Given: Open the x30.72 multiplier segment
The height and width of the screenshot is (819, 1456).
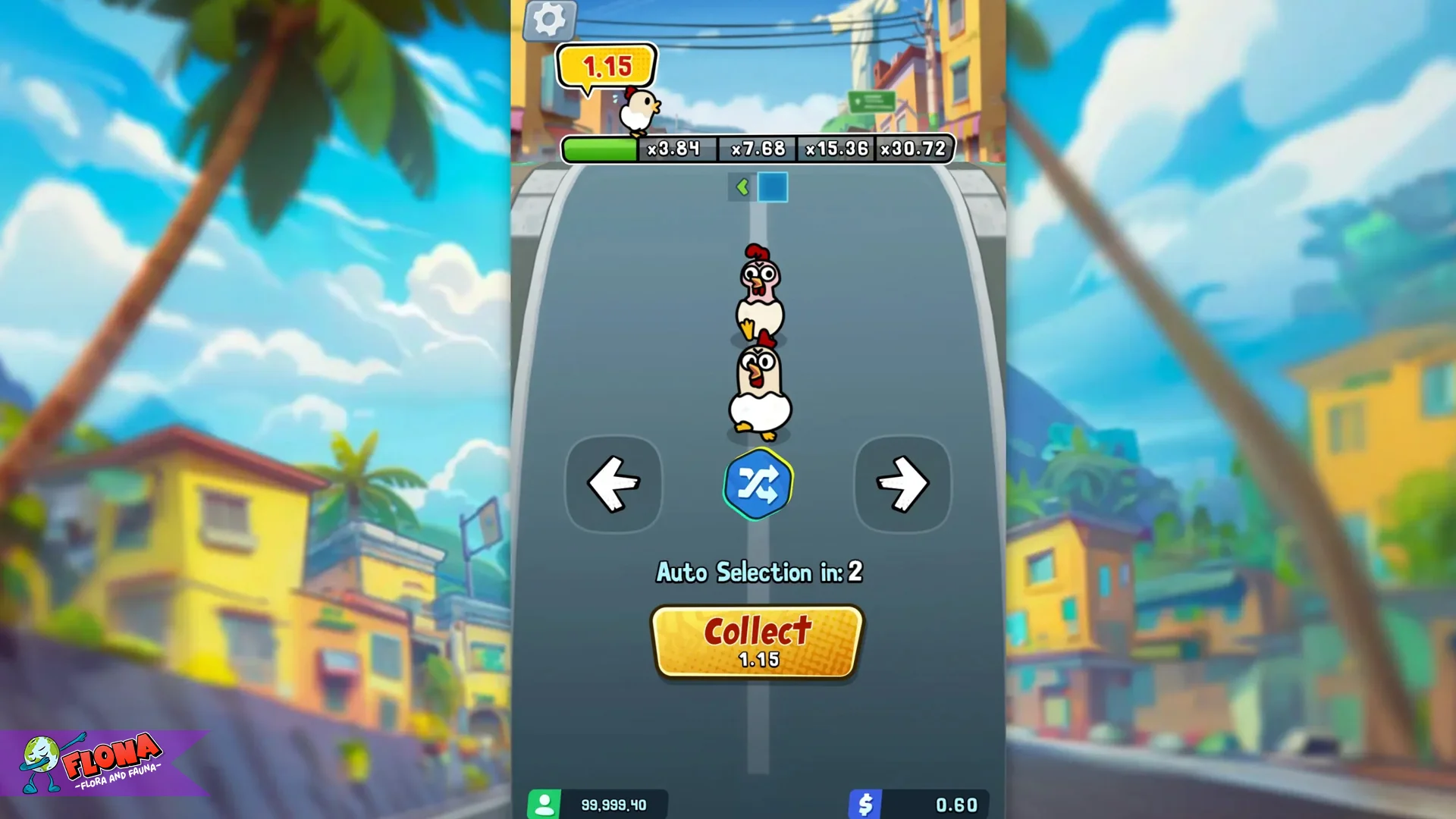Looking at the screenshot, I should coord(912,149).
